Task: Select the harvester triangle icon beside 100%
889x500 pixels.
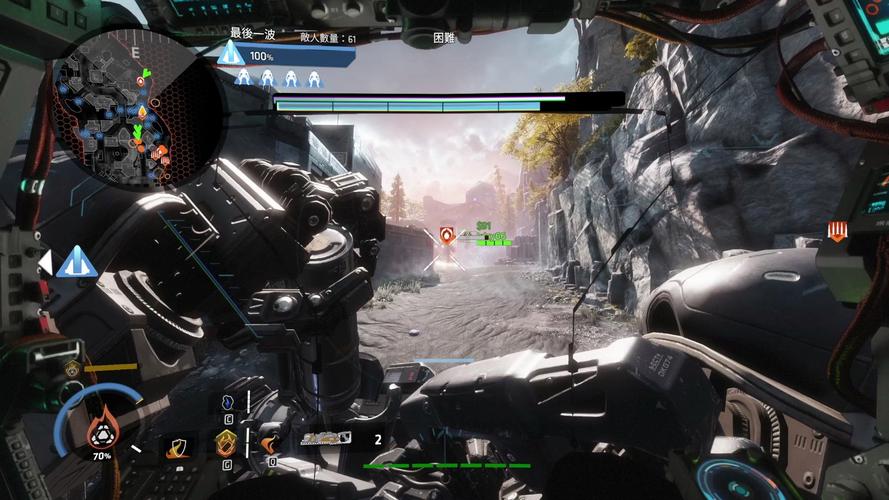Action: click(x=231, y=53)
